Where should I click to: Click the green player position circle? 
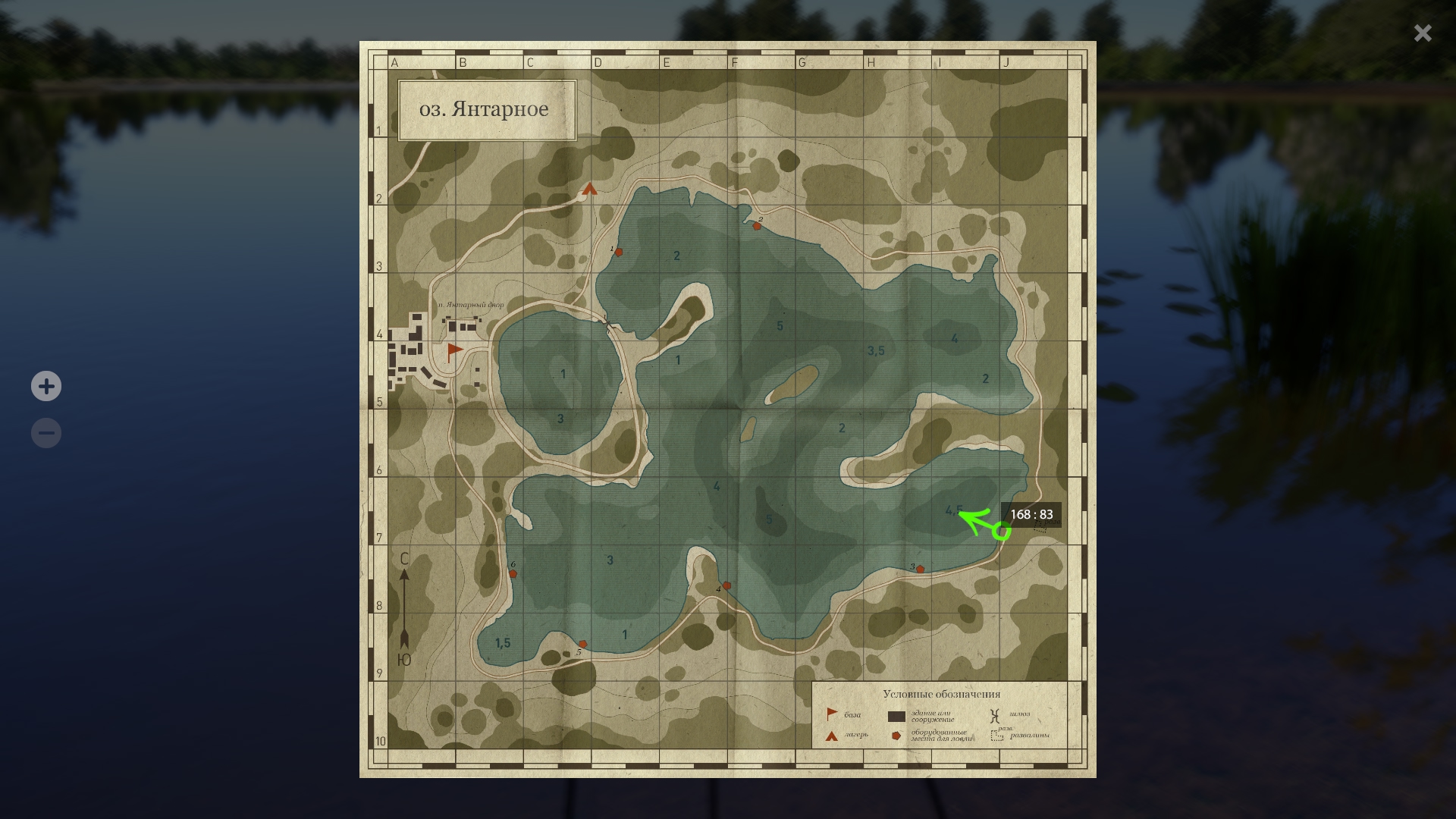click(x=1002, y=532)
